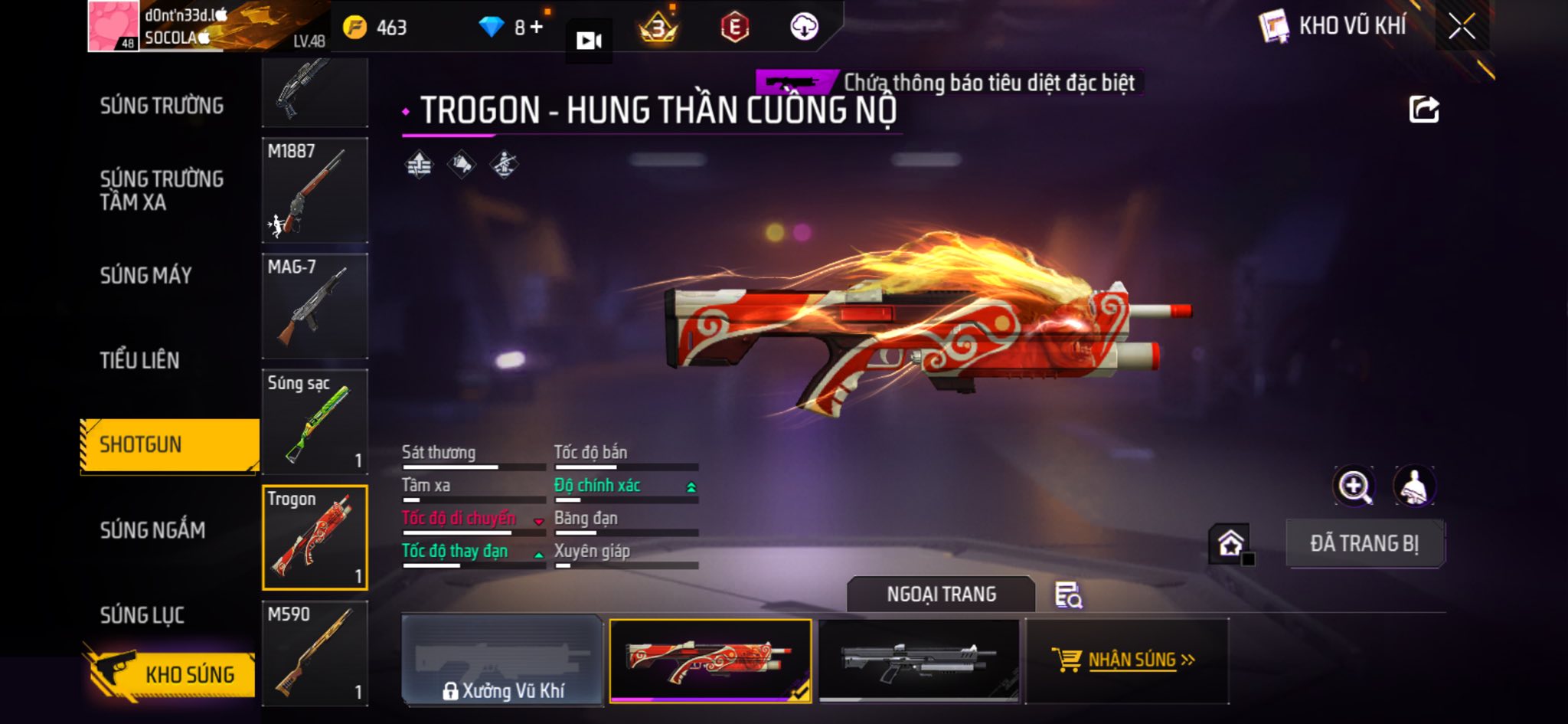Select the default black Trogon skin
Viewport: 1568px width, 724px height.
coord(919,660)
